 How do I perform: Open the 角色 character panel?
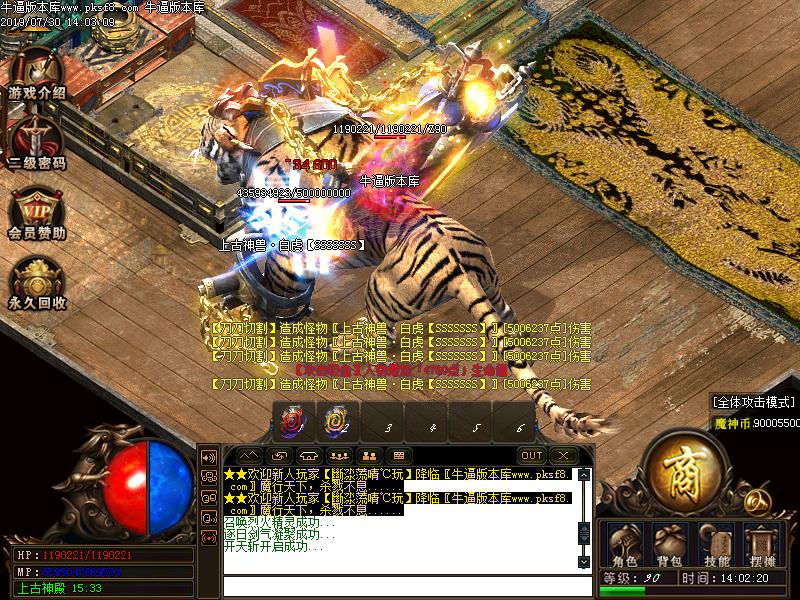[624, 546]
